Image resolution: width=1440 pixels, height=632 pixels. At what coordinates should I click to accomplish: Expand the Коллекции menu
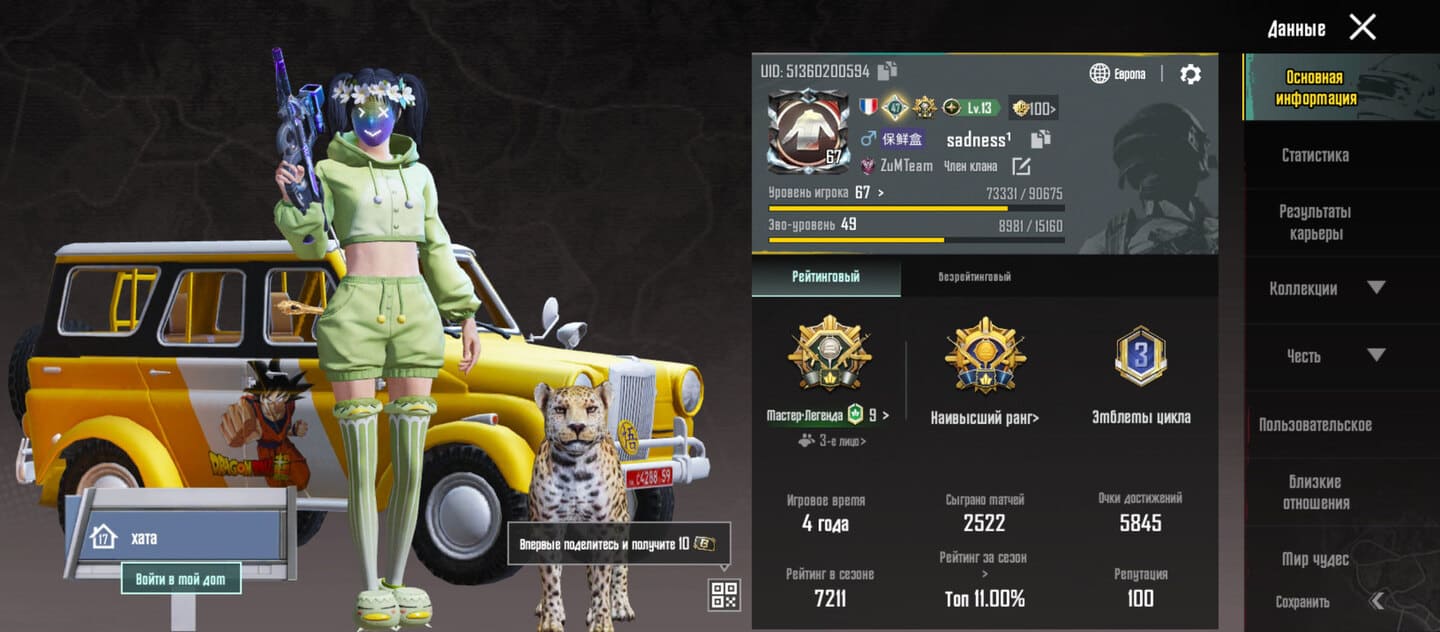pyautogui.click(x=1327, y=288)
